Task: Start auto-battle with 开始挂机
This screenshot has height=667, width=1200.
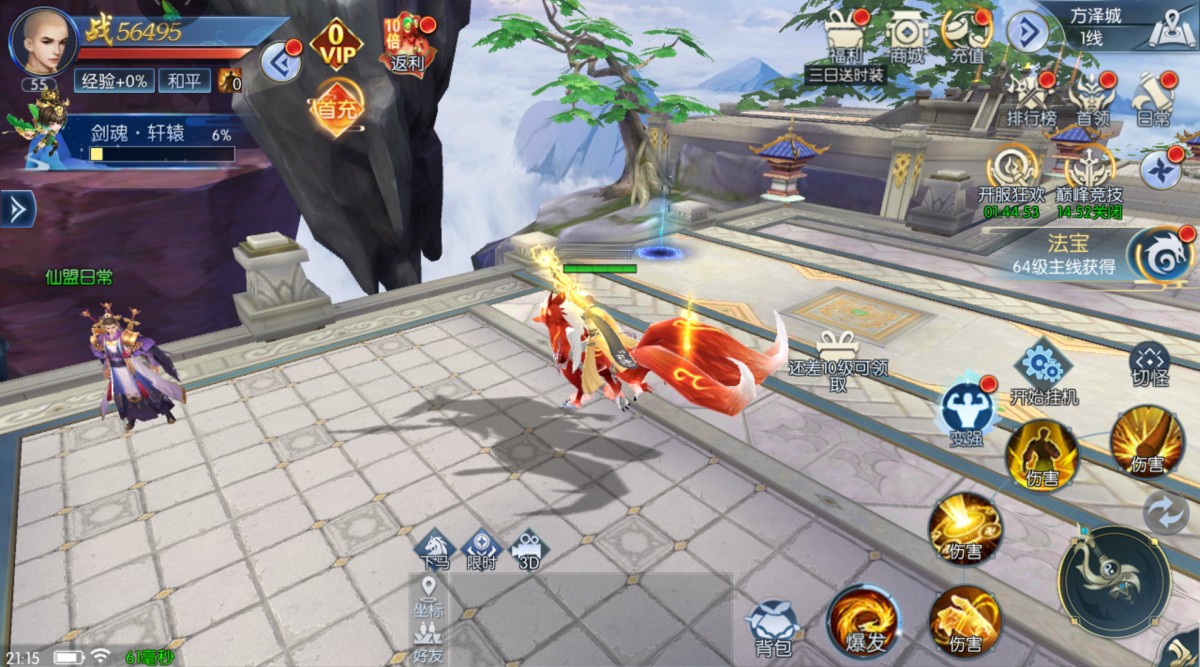Action: (x=1044, y=371)
